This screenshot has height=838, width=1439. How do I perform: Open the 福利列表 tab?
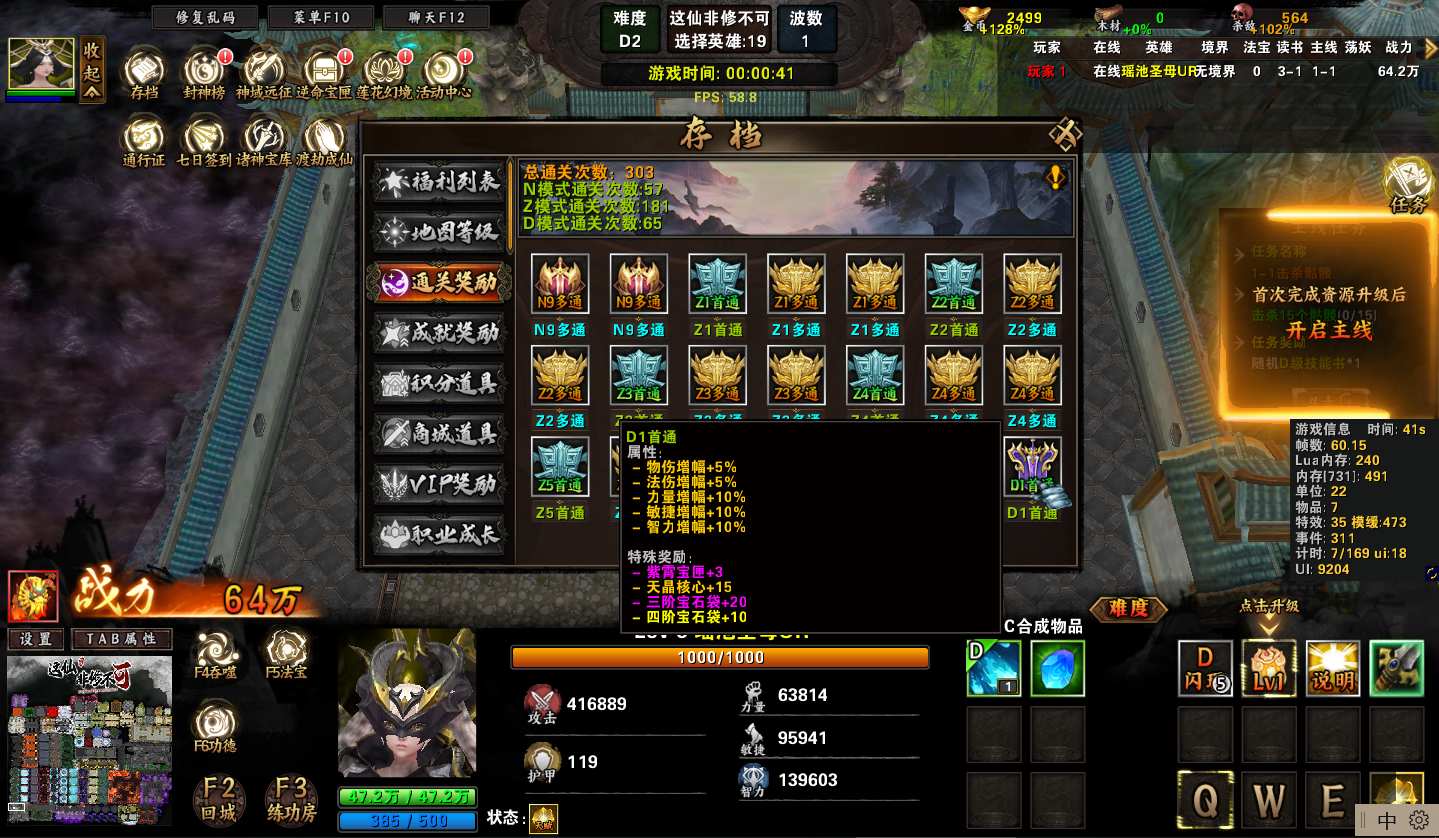point(440,182)
